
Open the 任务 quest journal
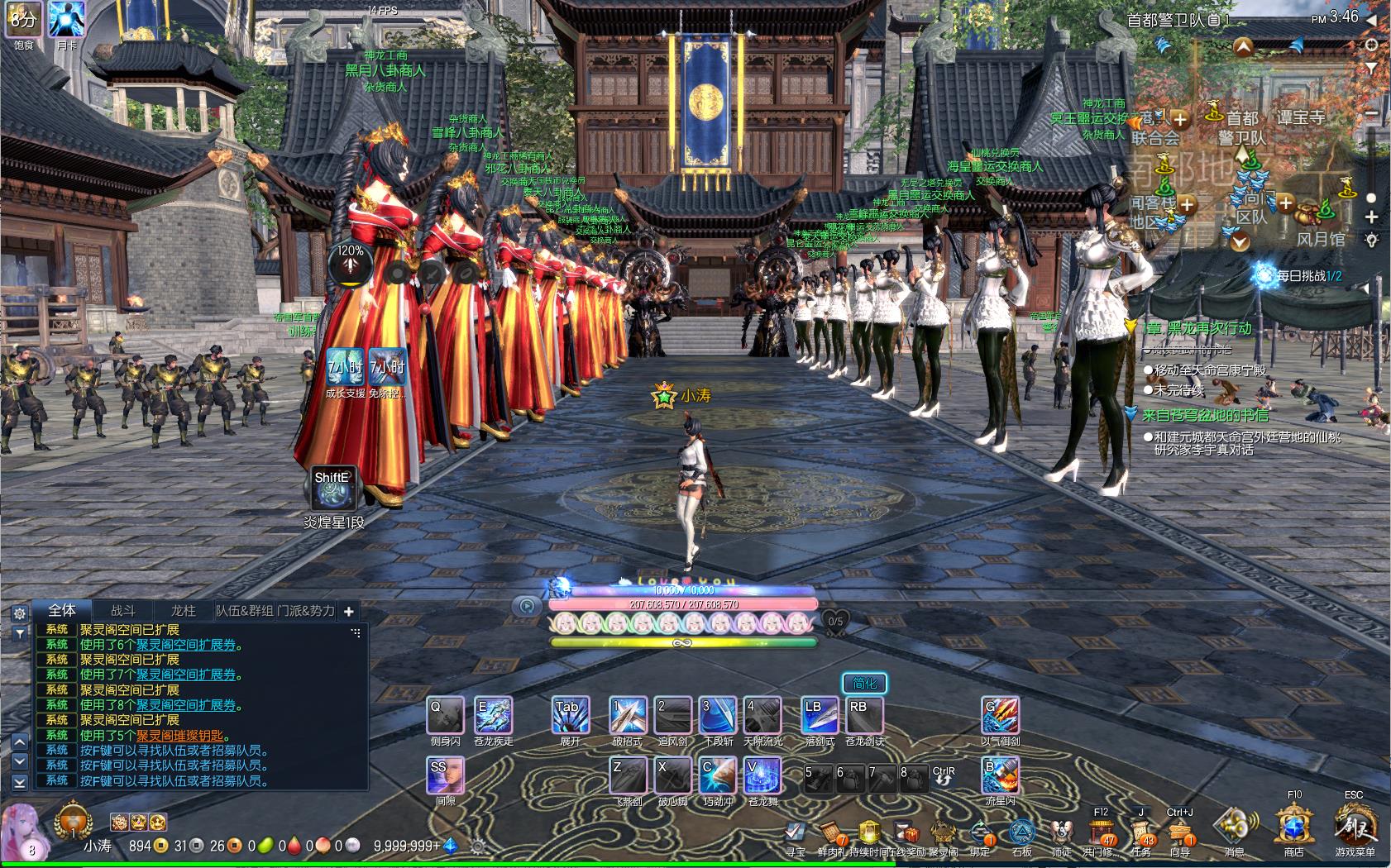pyautogui.click(x=1140, y=831)
